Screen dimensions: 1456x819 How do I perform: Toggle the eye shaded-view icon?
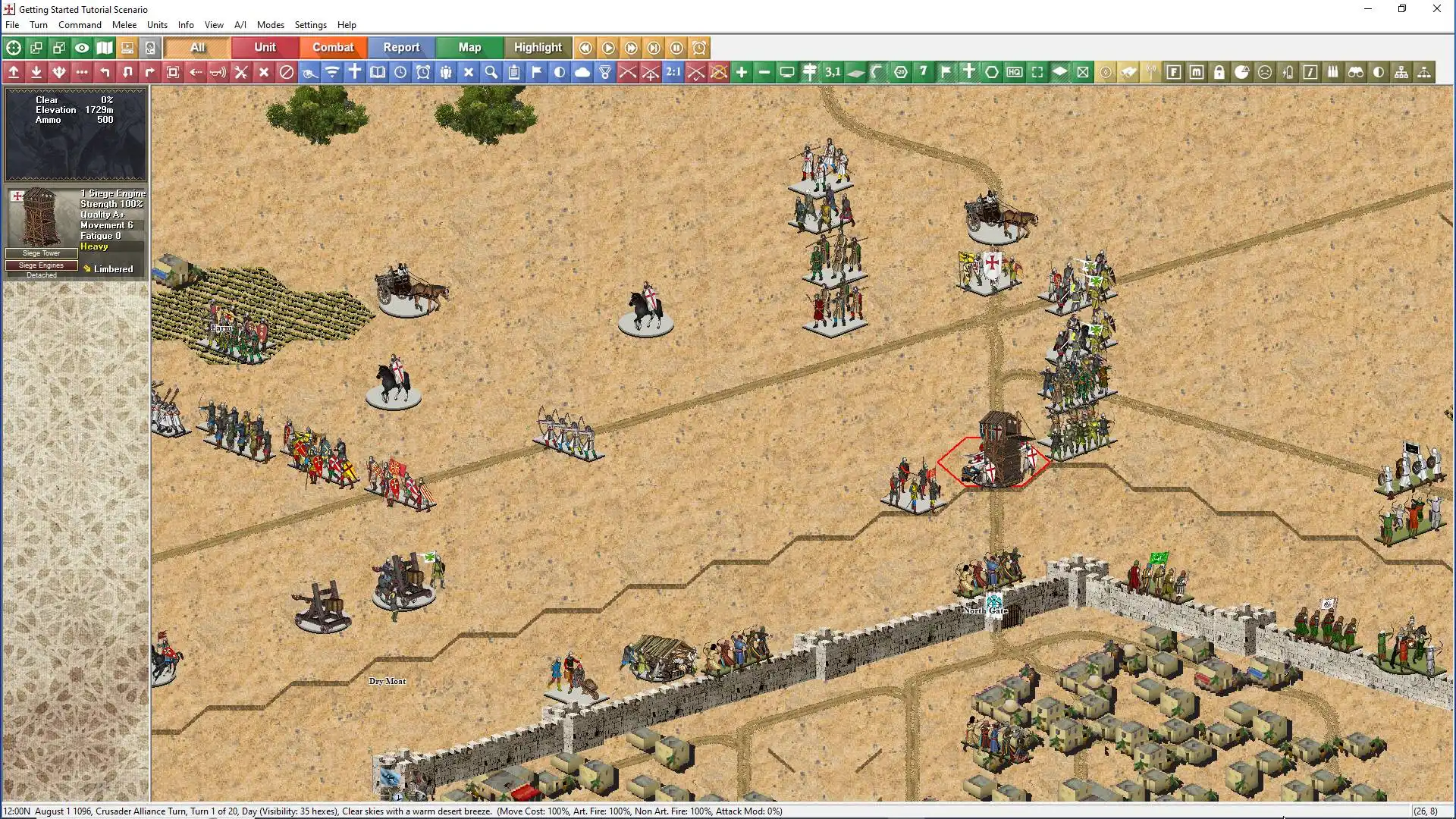(82, 48)
